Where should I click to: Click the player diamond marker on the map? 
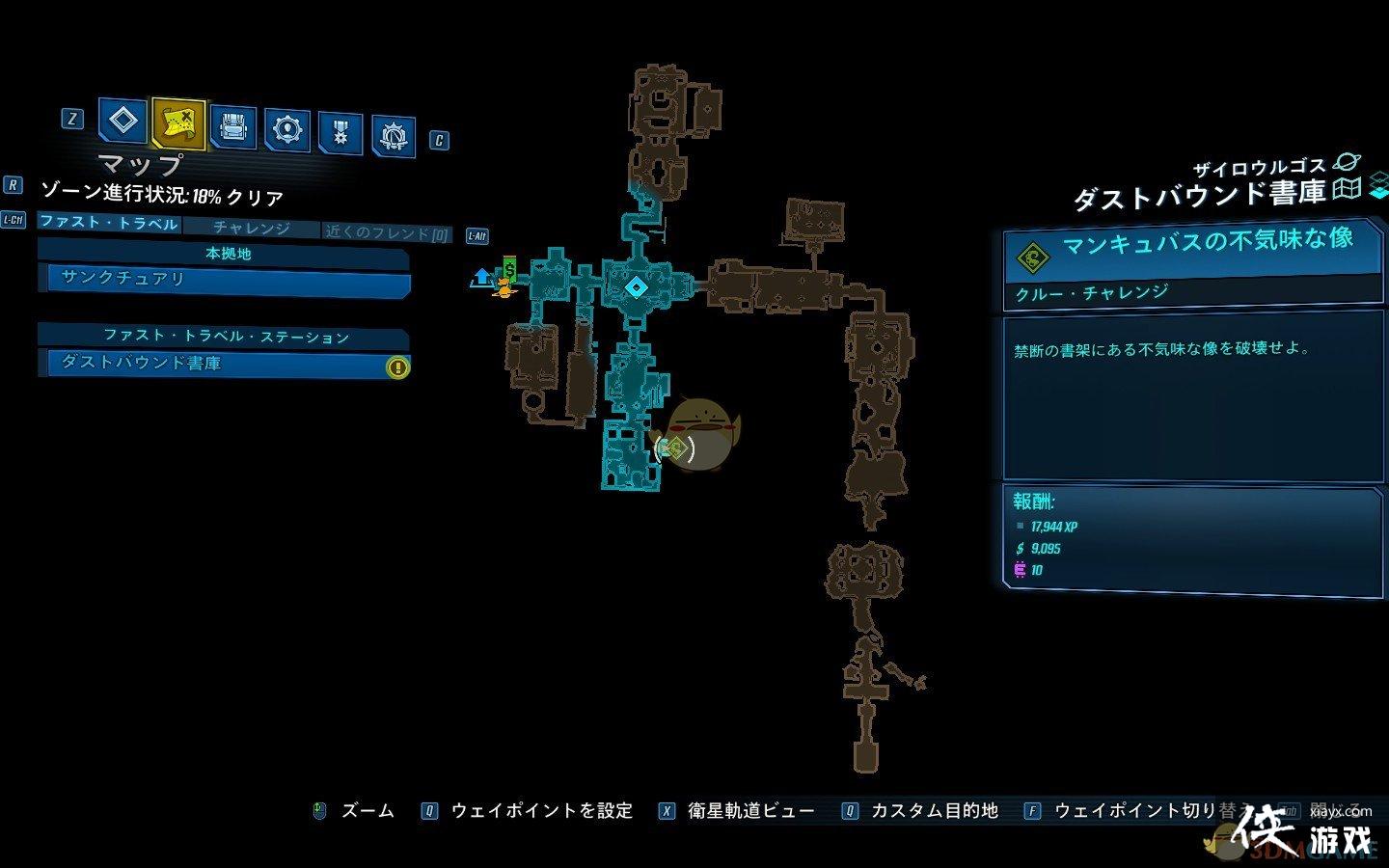pyautogui.click(x=636, y=285)
